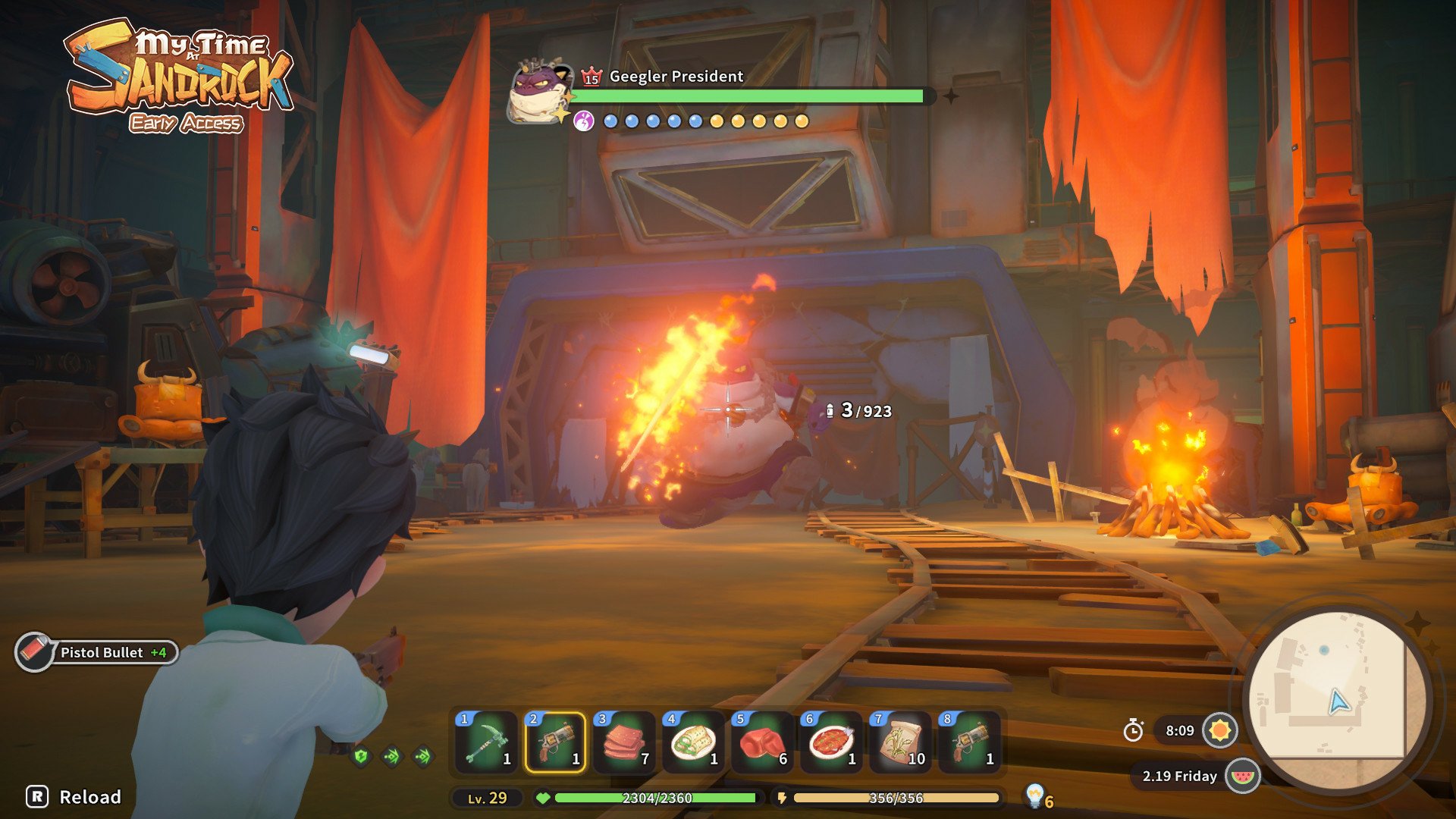Choose the seed bag in hotbar slot 7
Viewport: 1456px width, 819px height.
[900, 742]
